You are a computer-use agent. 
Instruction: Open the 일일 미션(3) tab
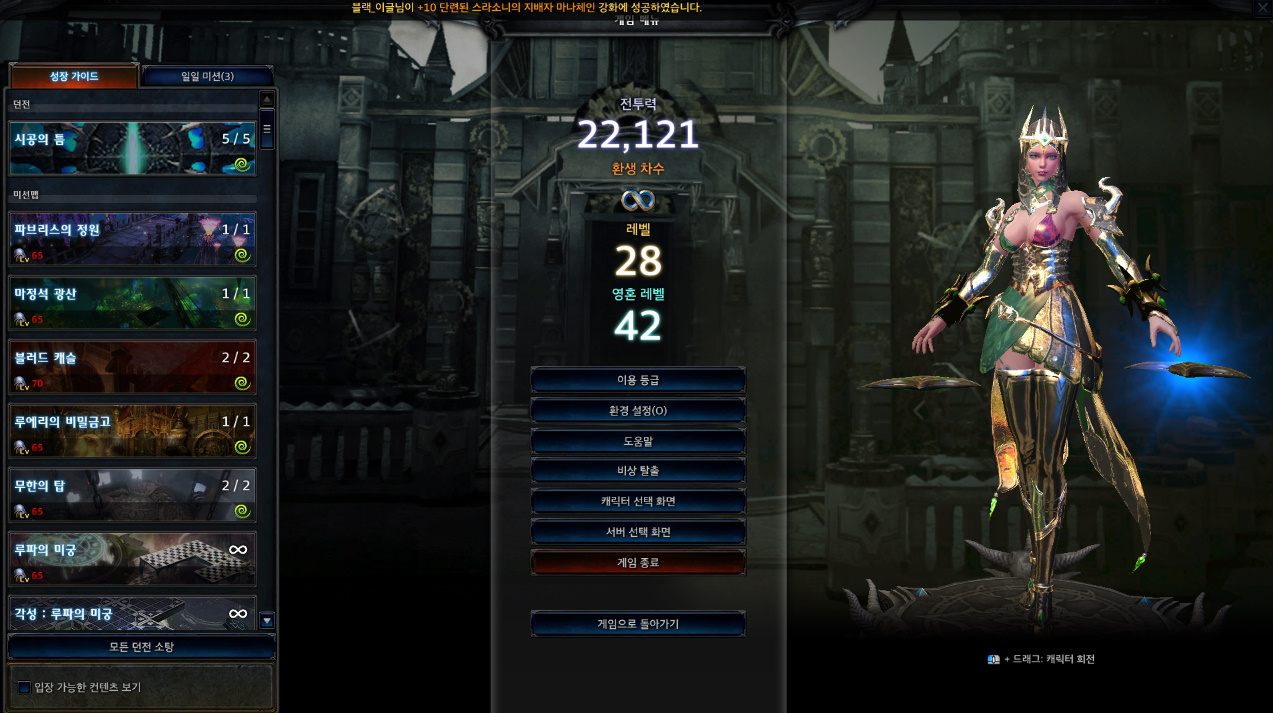point(207,77)
